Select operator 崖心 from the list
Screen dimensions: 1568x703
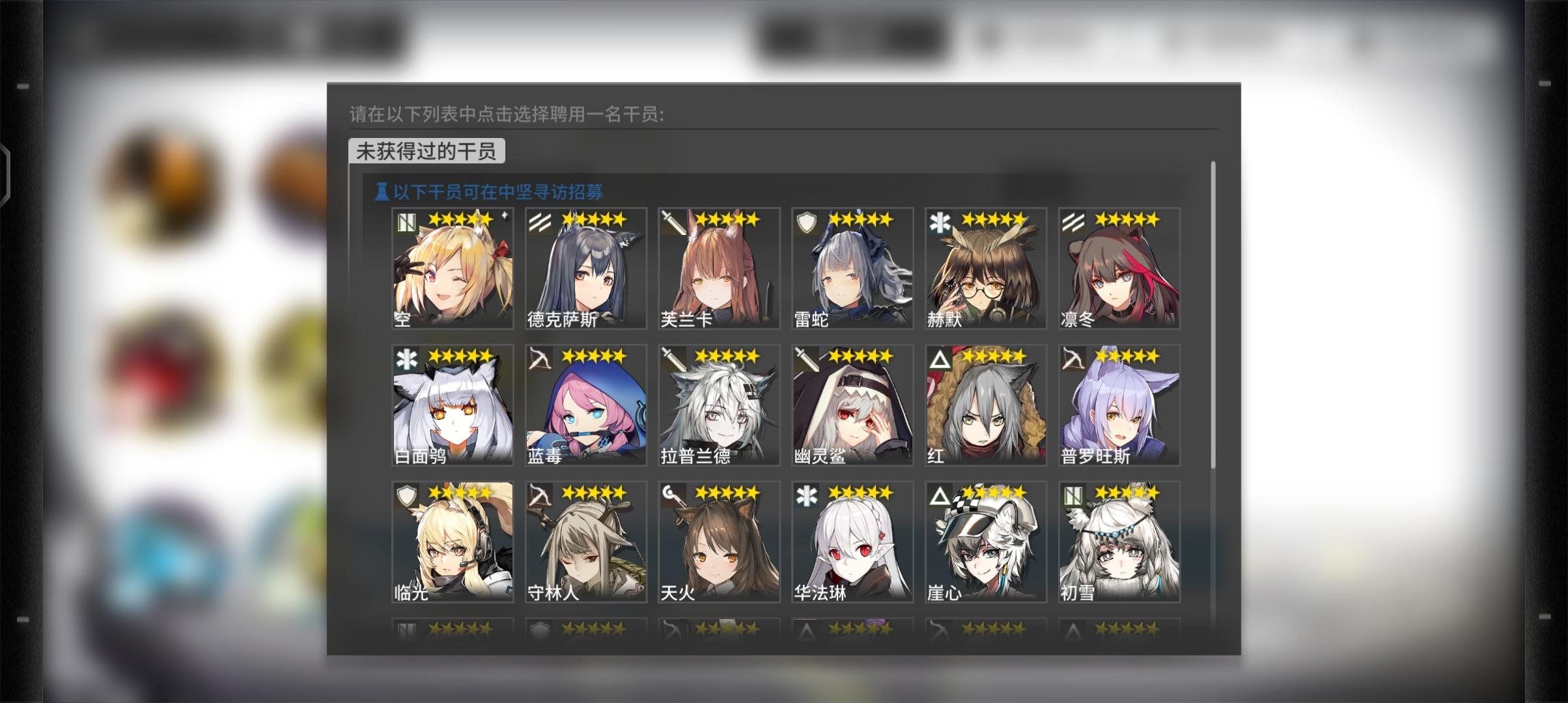coord(985,540)
